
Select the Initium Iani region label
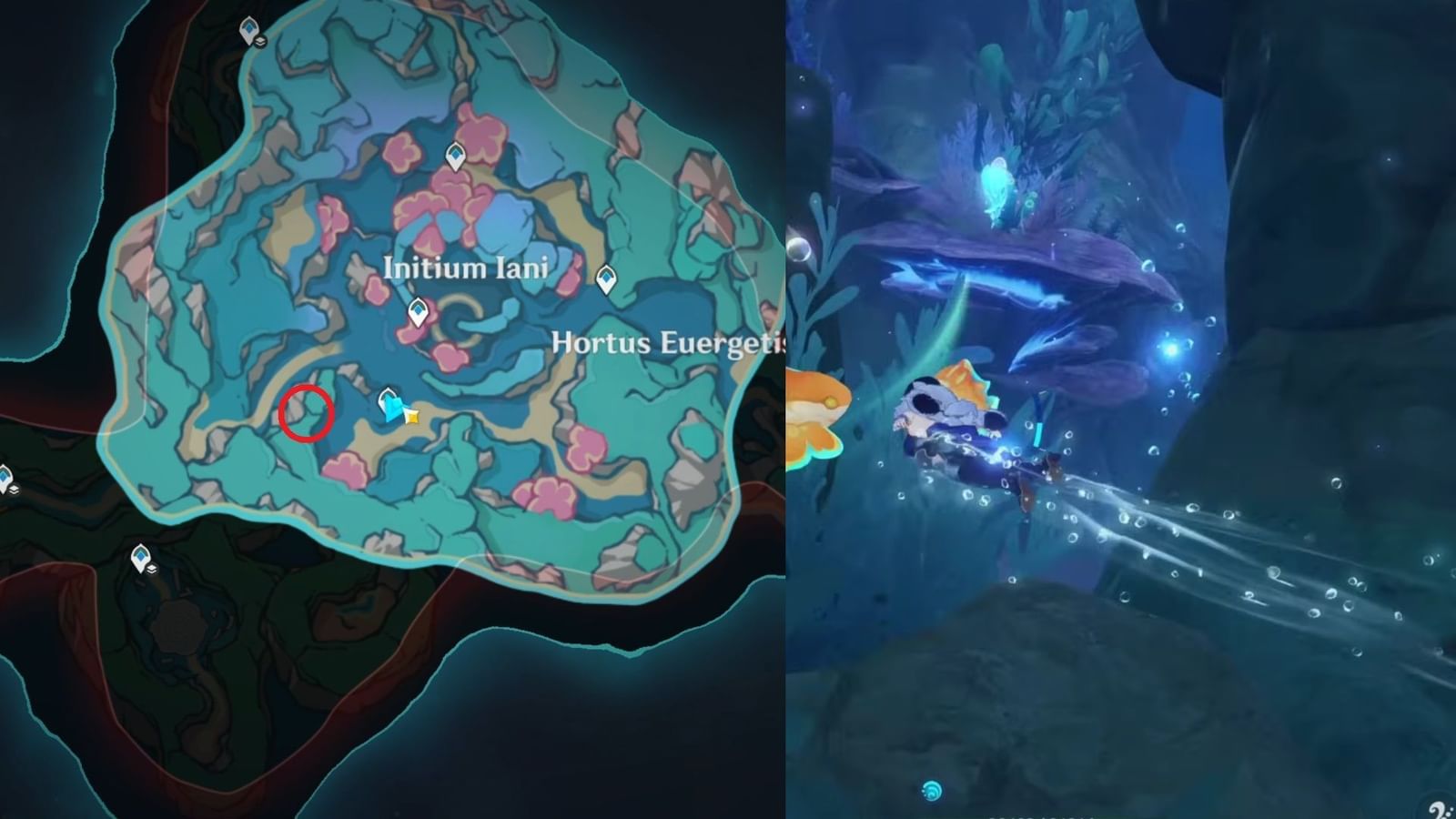tap(468, 269)
